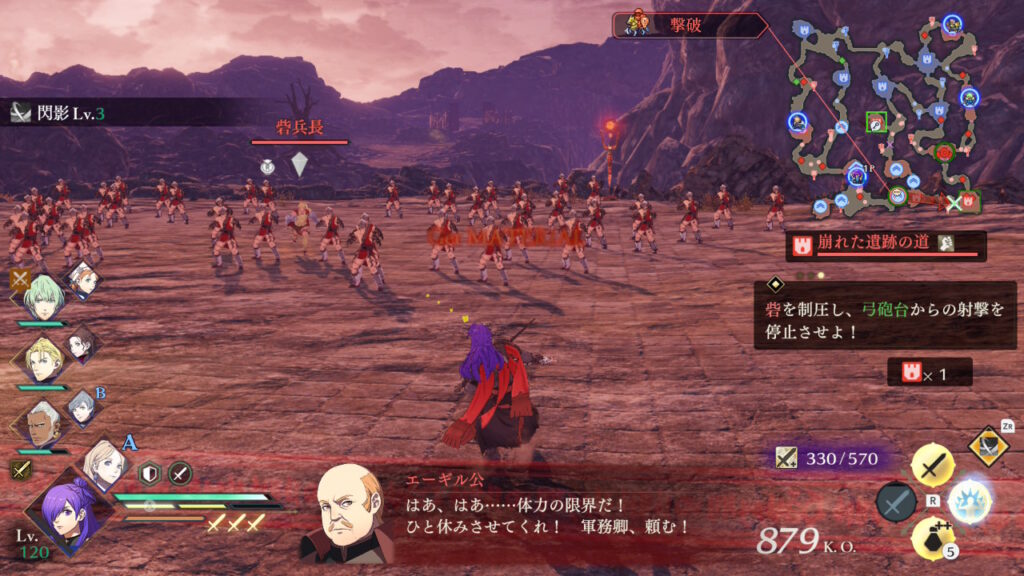
Task: Click the orange crossed-swords icon above allies
Action: click(20, 278)
